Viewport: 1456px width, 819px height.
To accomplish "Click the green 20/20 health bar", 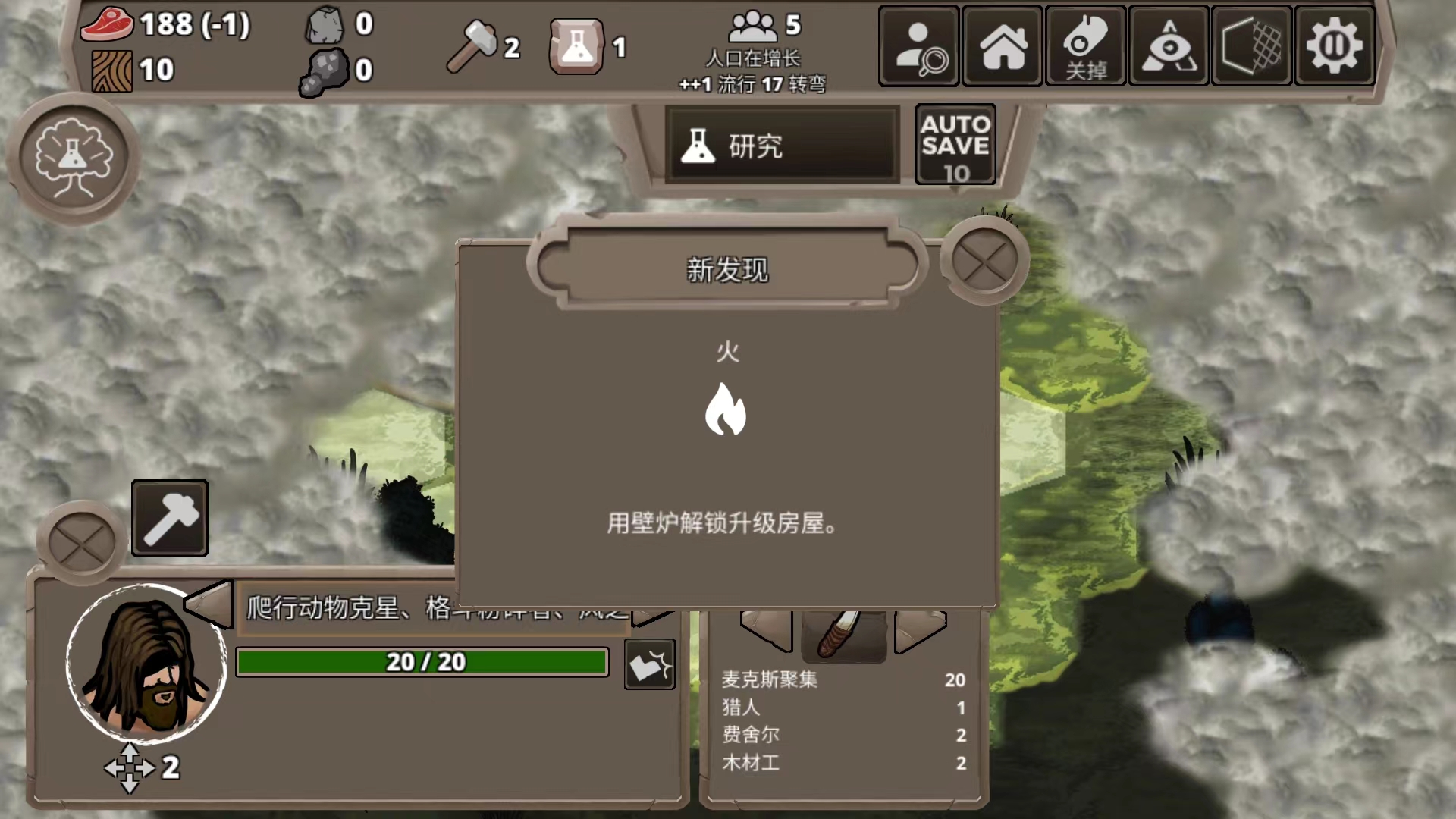I will (422, 662).
